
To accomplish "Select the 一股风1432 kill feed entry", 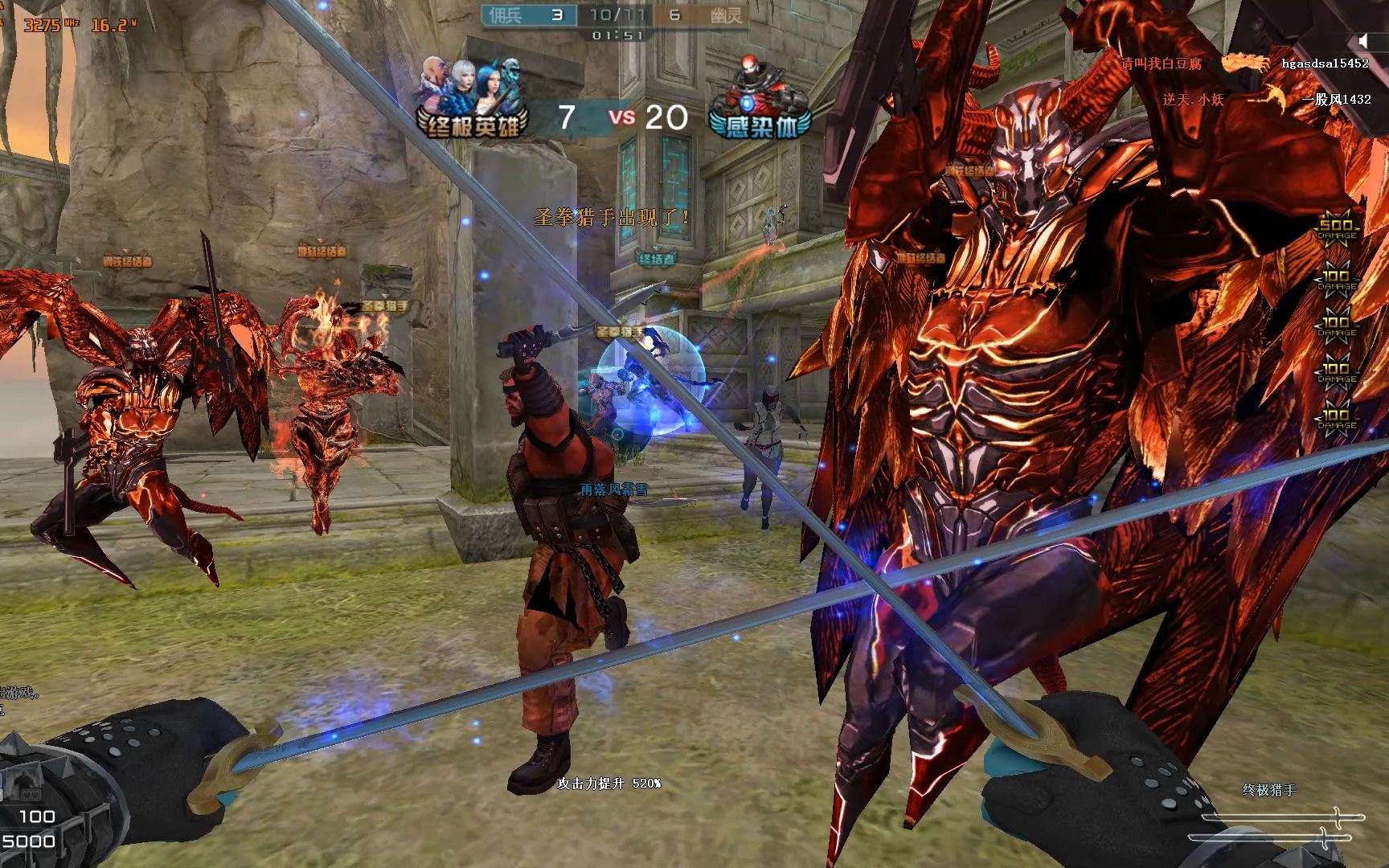I will pos(1336,100).
